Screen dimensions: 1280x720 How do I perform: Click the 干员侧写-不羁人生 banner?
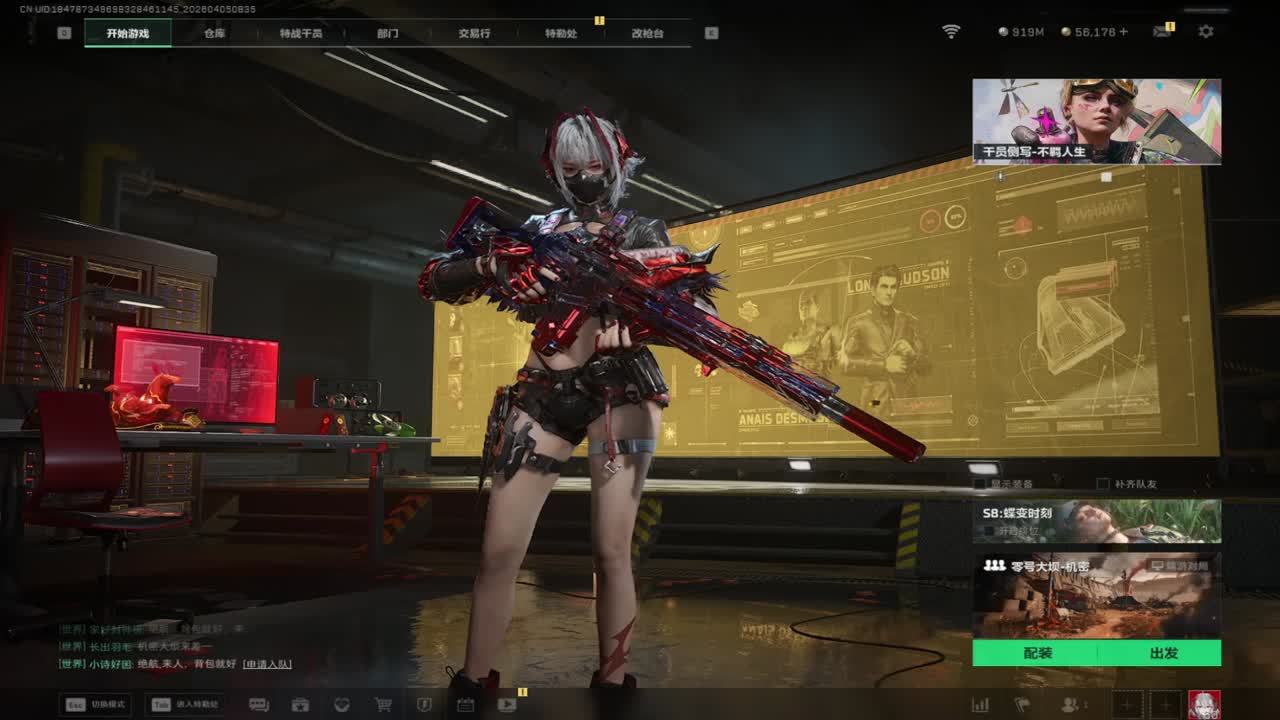click(1096, 121)
